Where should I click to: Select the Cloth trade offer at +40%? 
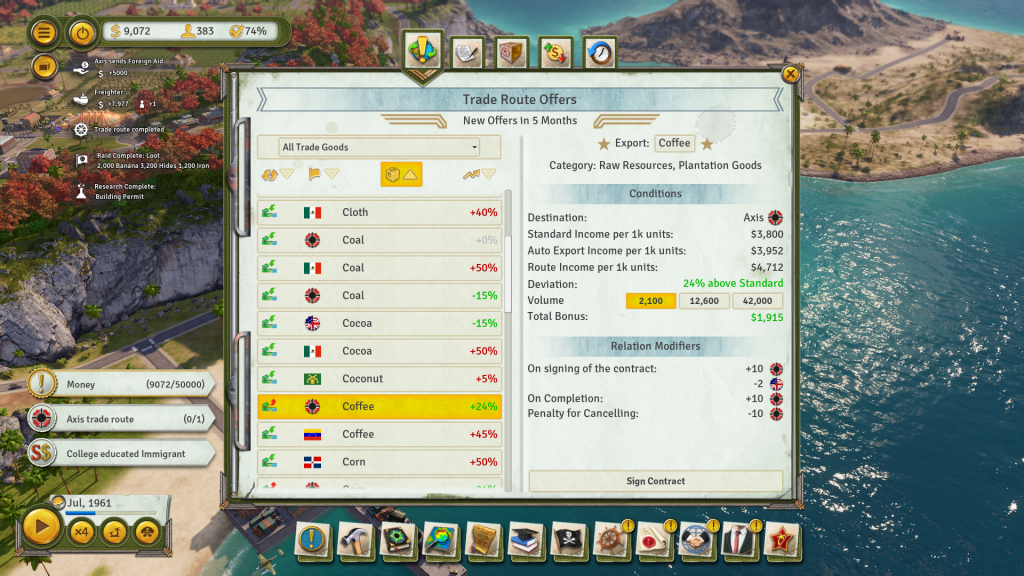click(x=380, y=212)
